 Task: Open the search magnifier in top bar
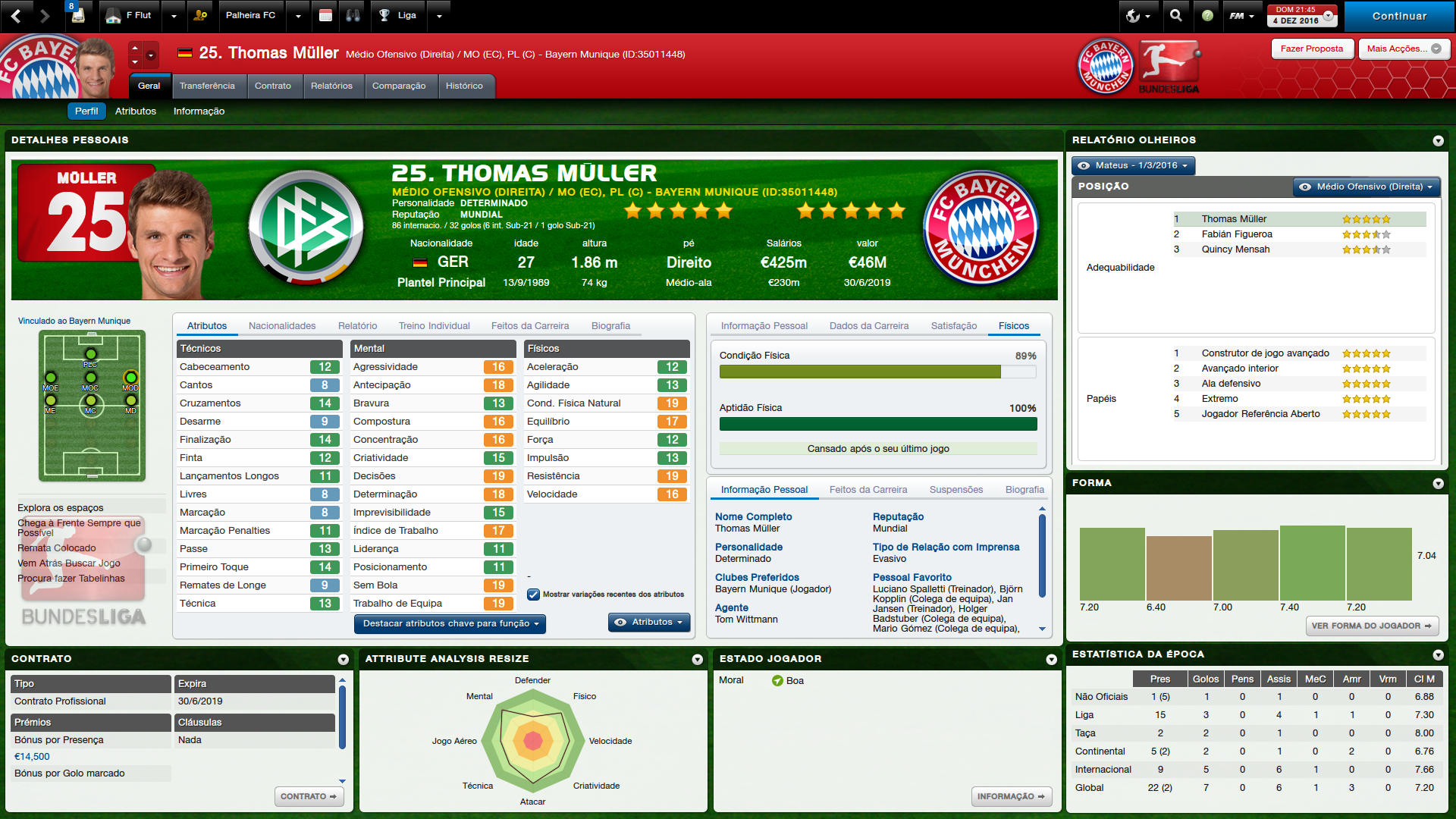[1175, 15]
